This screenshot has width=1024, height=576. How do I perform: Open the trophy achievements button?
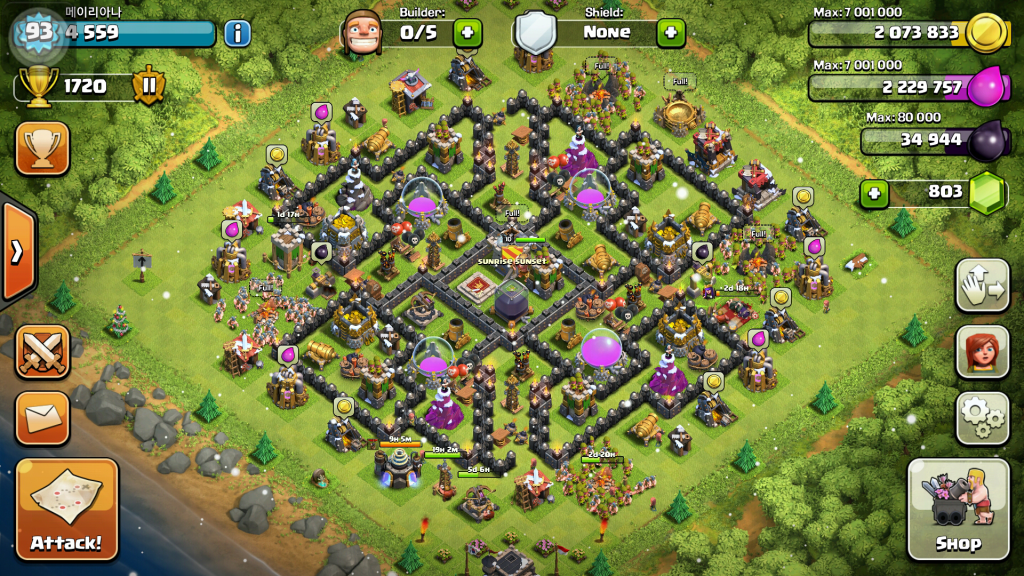click(x=42, y=148)
